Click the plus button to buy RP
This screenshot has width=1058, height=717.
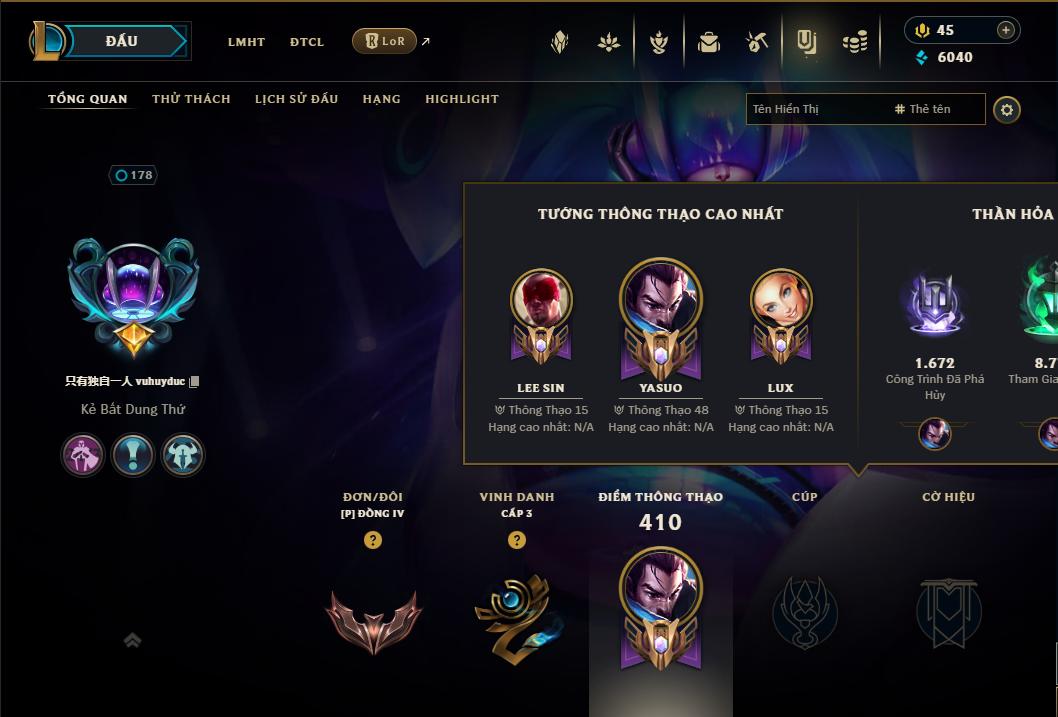[x=1006, y=30]
